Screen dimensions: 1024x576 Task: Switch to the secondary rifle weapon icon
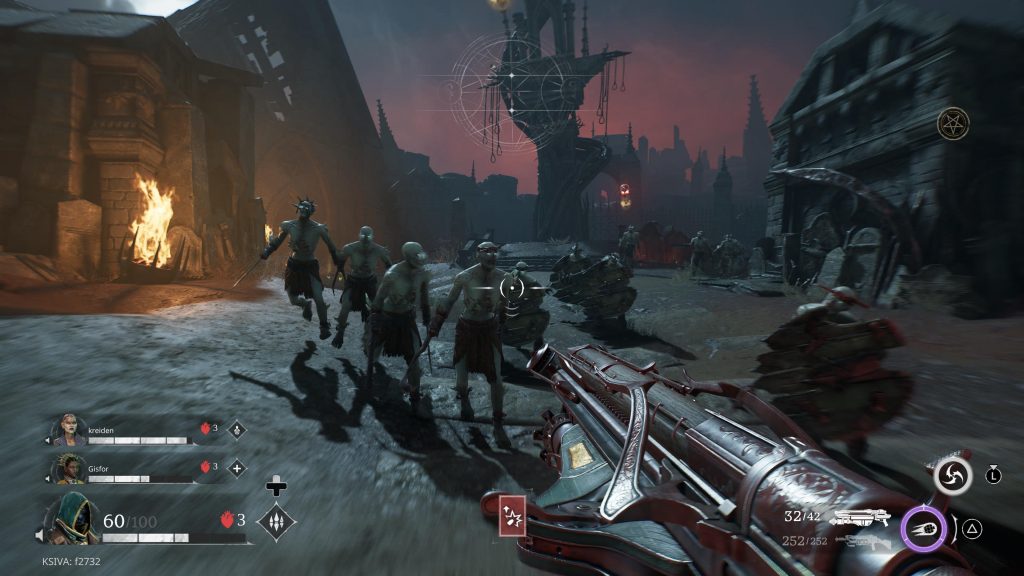click(x=861, y=541)
